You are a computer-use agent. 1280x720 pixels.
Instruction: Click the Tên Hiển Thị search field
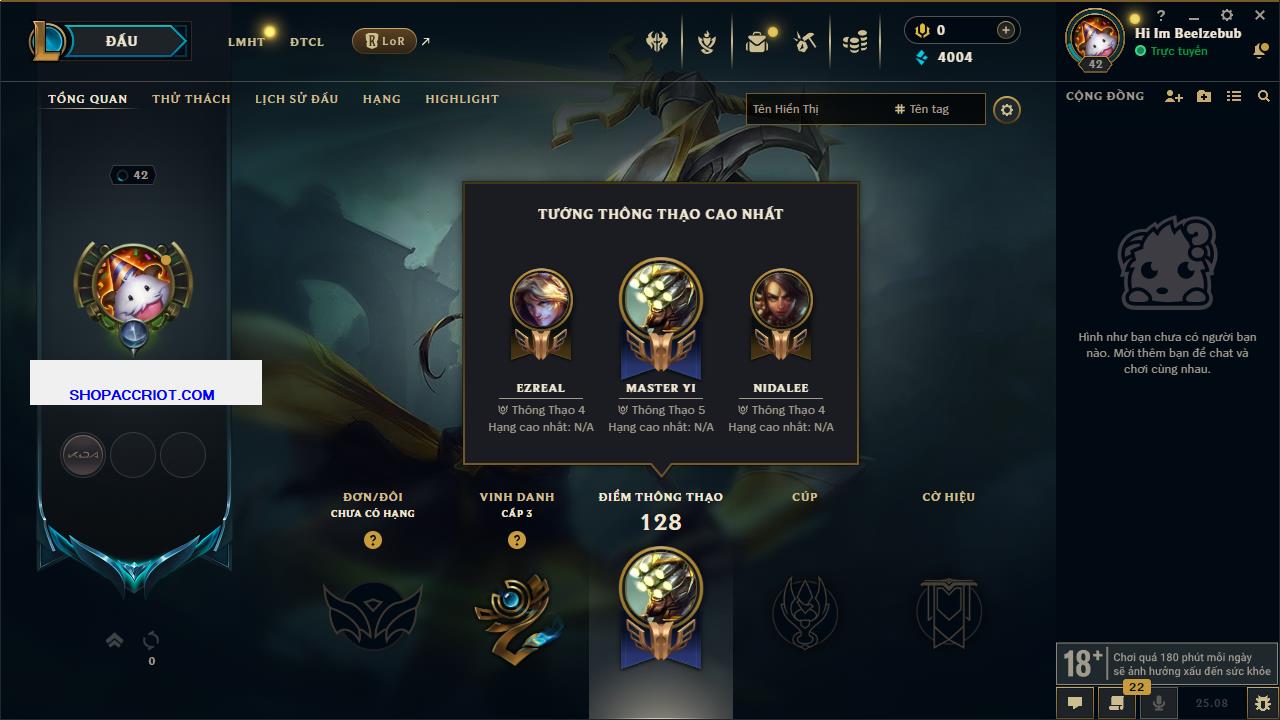tap(815, 109)
